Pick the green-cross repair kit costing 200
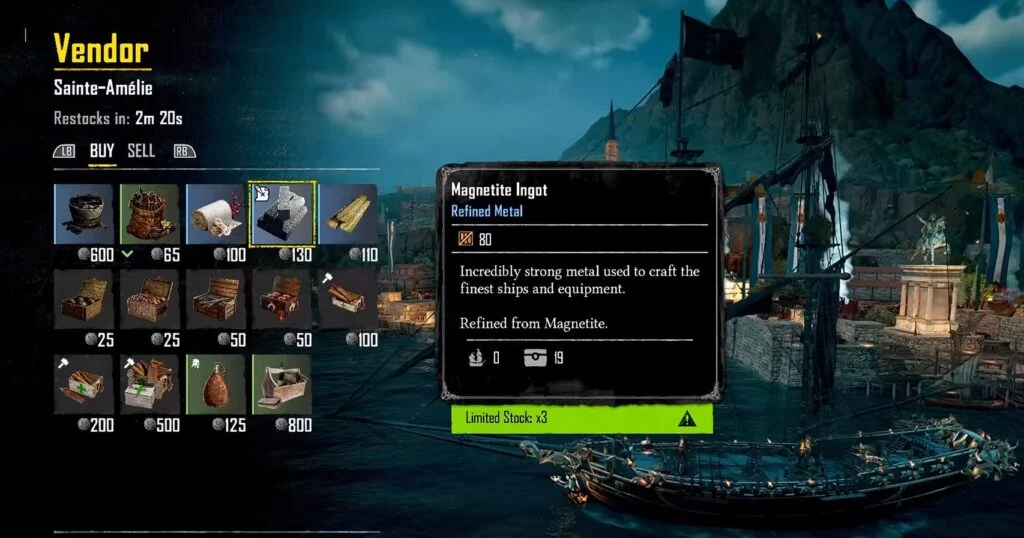Screen dimensions: 1024x538 pyautogui.click(x=83, y=383)
